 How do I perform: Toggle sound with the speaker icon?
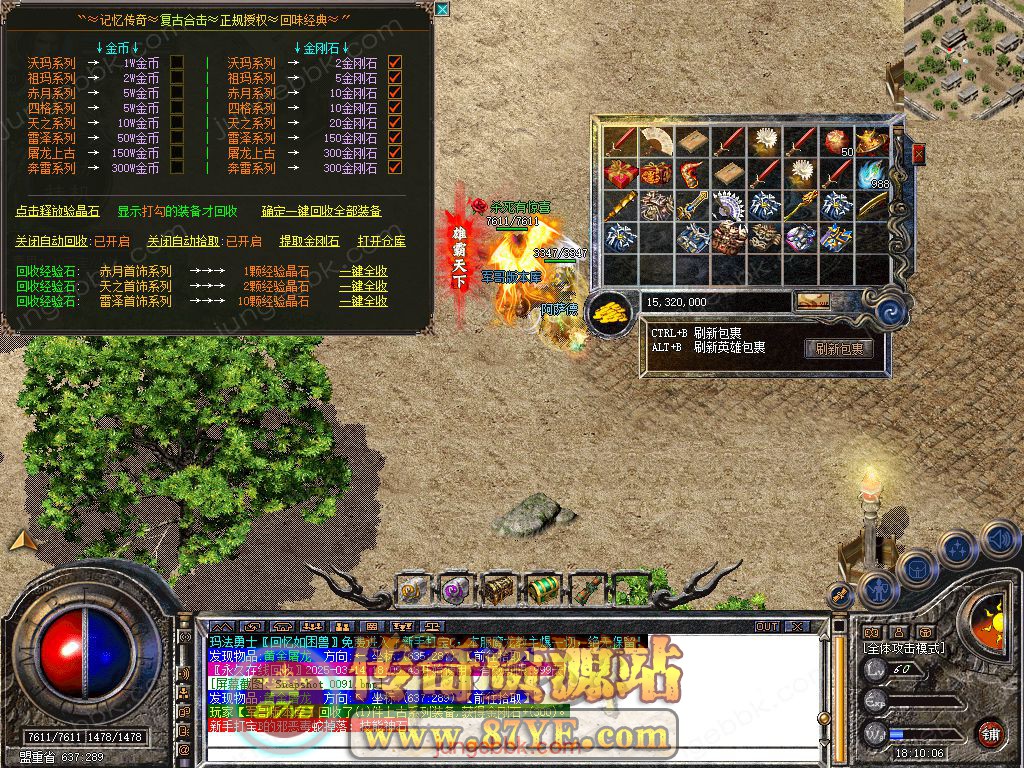click(999, 541)
